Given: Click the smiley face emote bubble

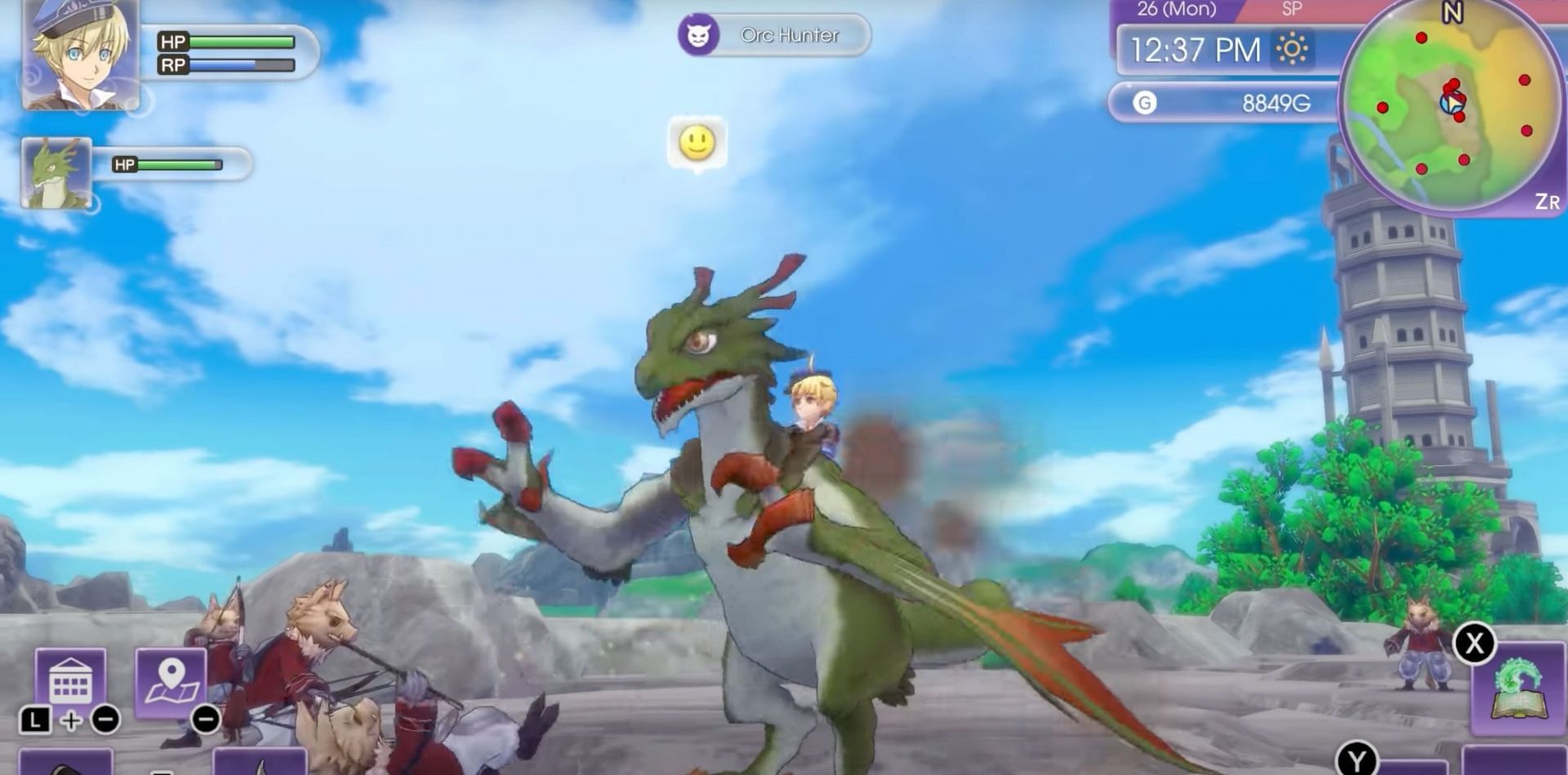Looking at the screenshot, I should pos(696,144).
